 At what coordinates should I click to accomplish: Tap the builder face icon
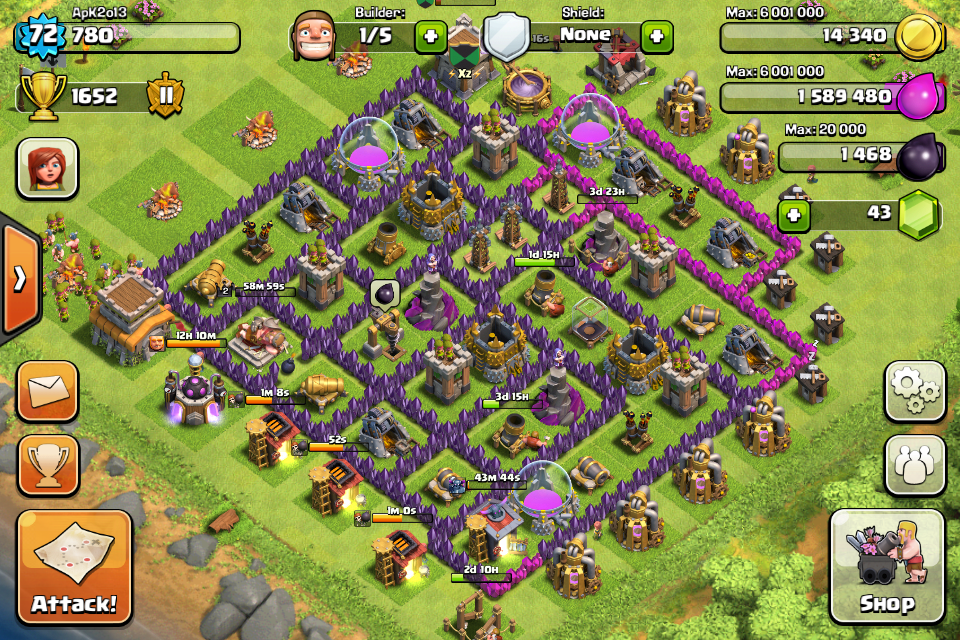tap(312, 37)
